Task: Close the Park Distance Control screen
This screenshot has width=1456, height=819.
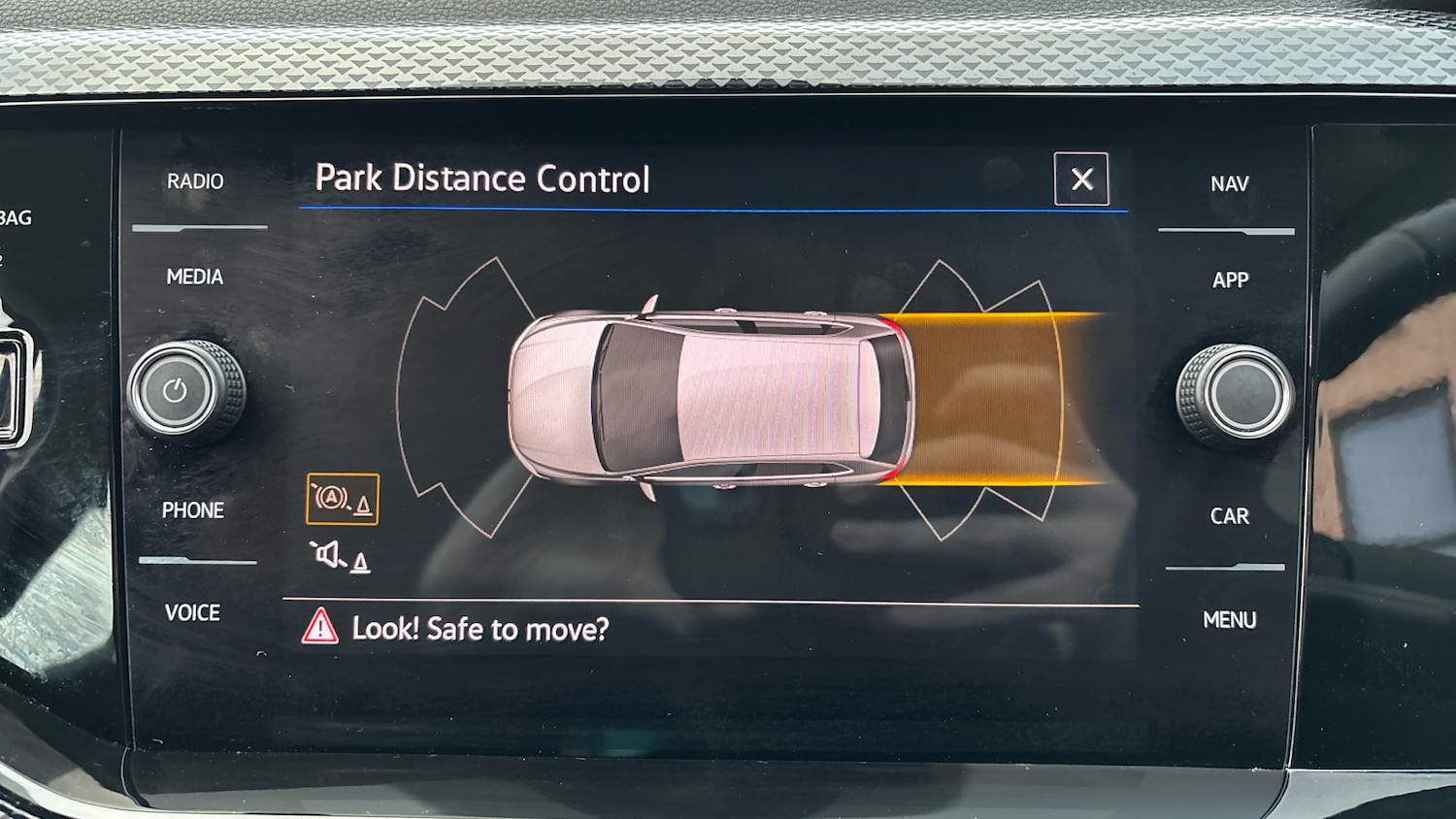Action: coord(1080,180)
